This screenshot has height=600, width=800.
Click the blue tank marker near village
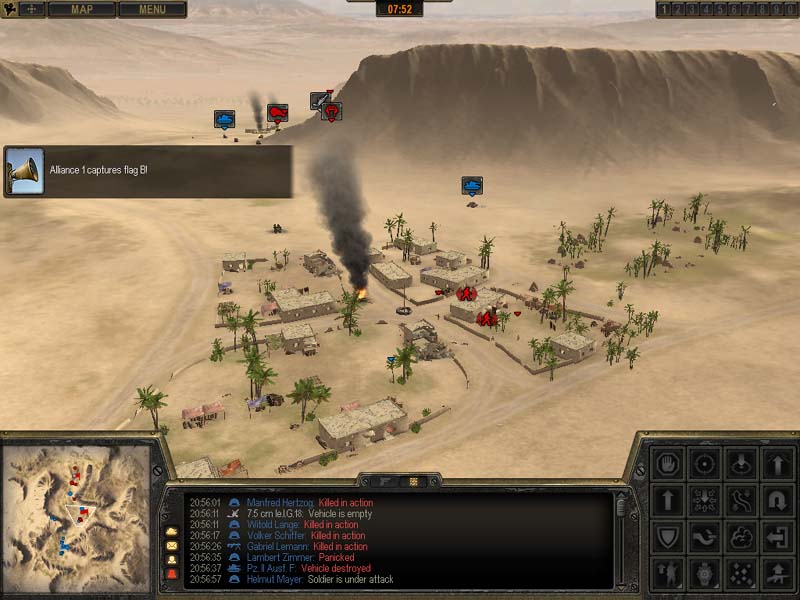click(472, 186)
